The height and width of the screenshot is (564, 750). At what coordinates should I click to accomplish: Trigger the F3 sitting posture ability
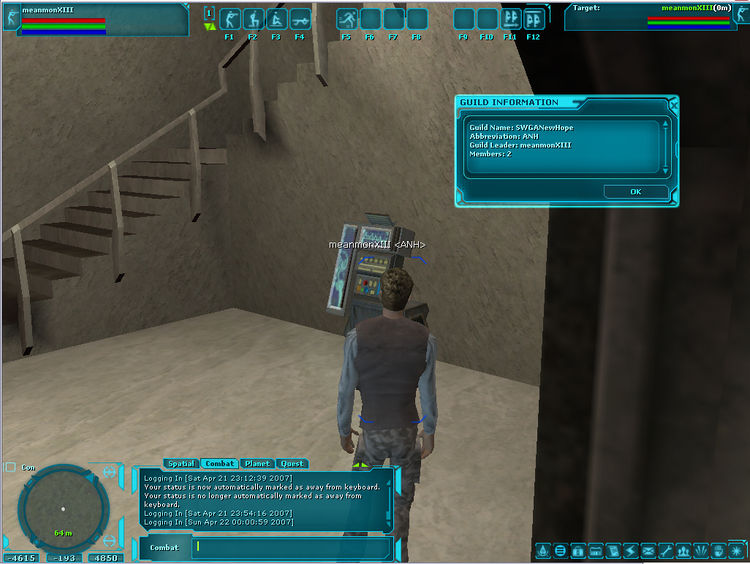click(276, 19)
